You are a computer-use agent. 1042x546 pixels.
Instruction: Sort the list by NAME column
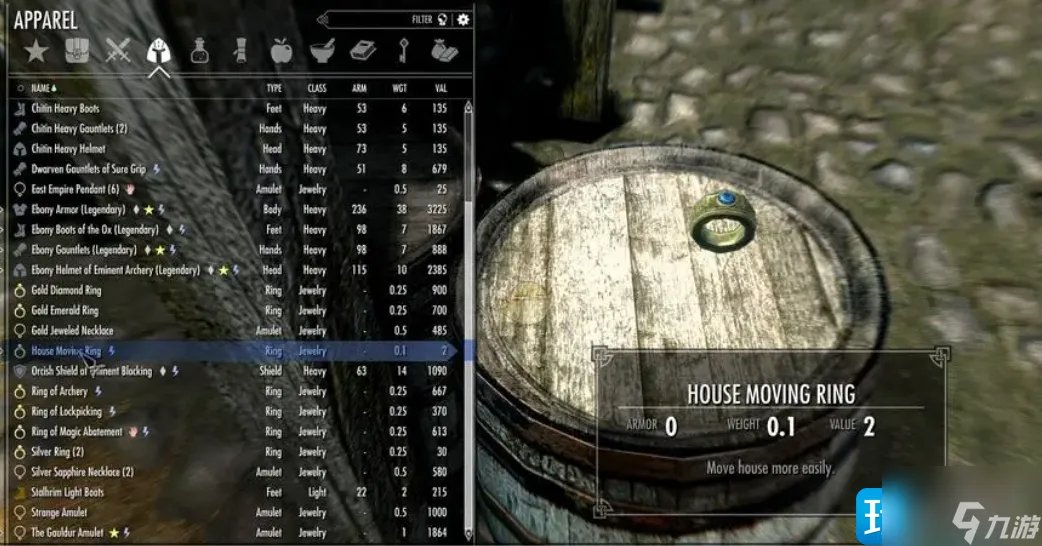coord(42,88)
